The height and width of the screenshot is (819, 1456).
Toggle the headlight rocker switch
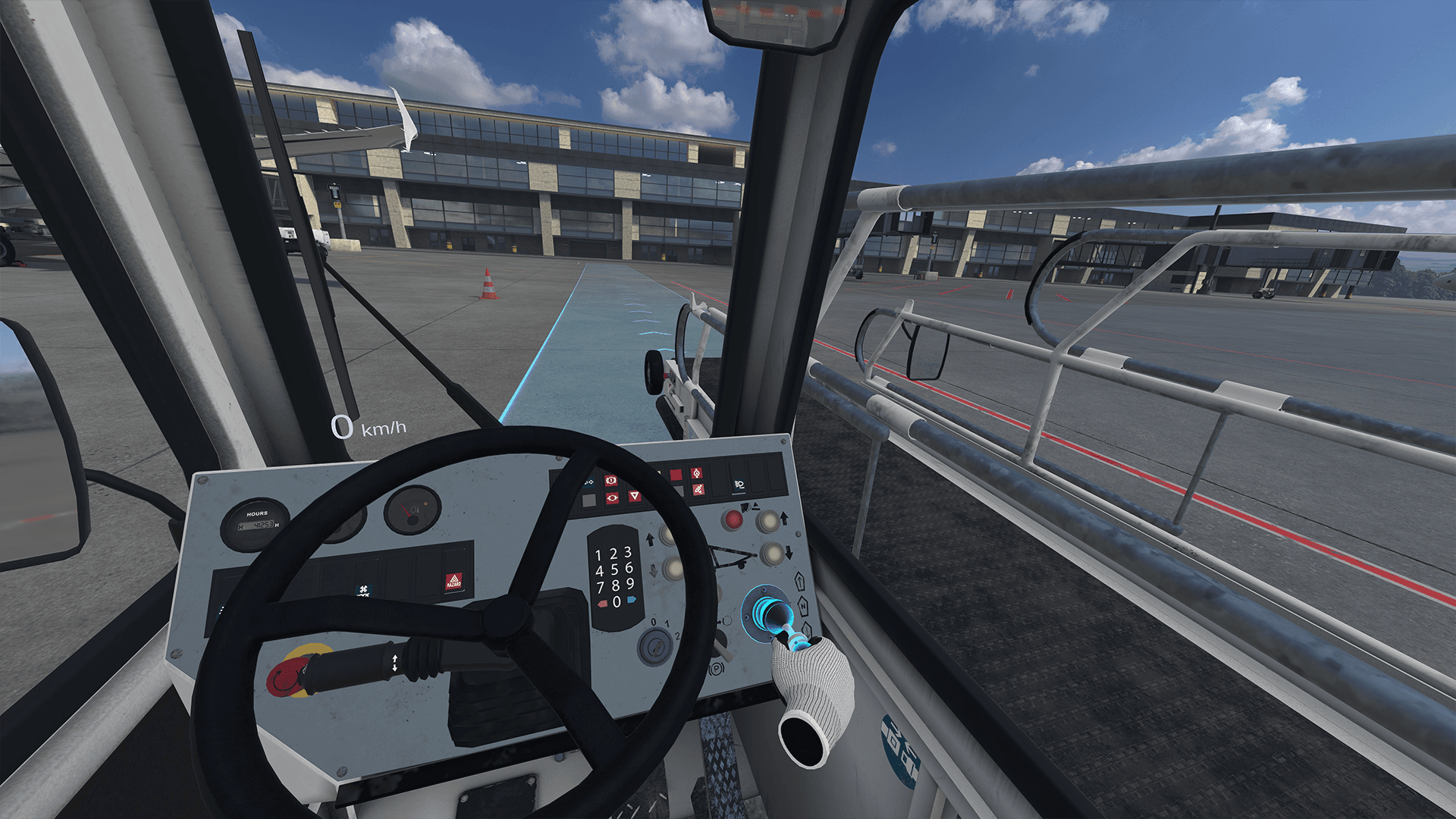tap(739, 484)
